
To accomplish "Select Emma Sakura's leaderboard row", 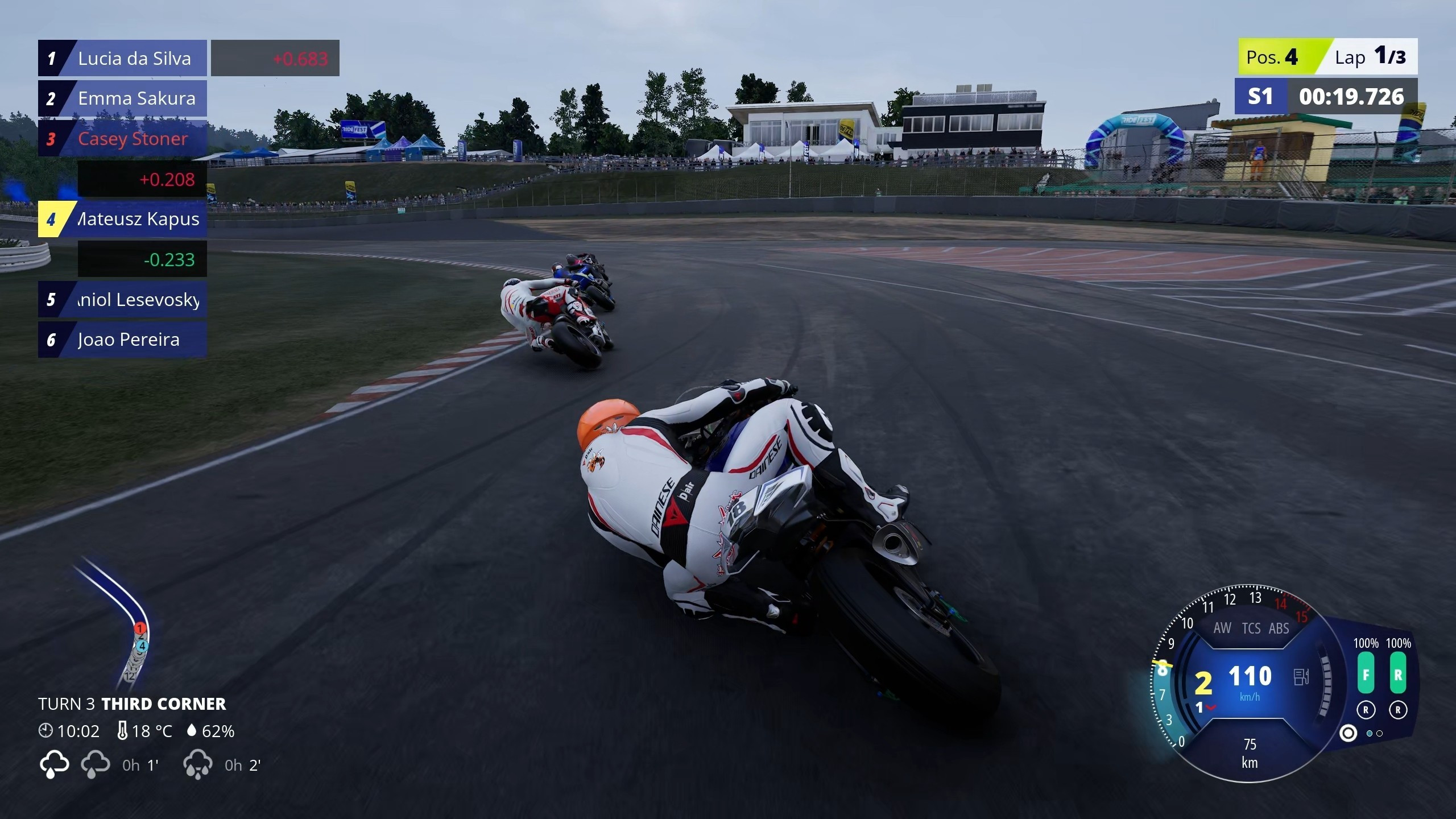I will [x=122, y=98].
